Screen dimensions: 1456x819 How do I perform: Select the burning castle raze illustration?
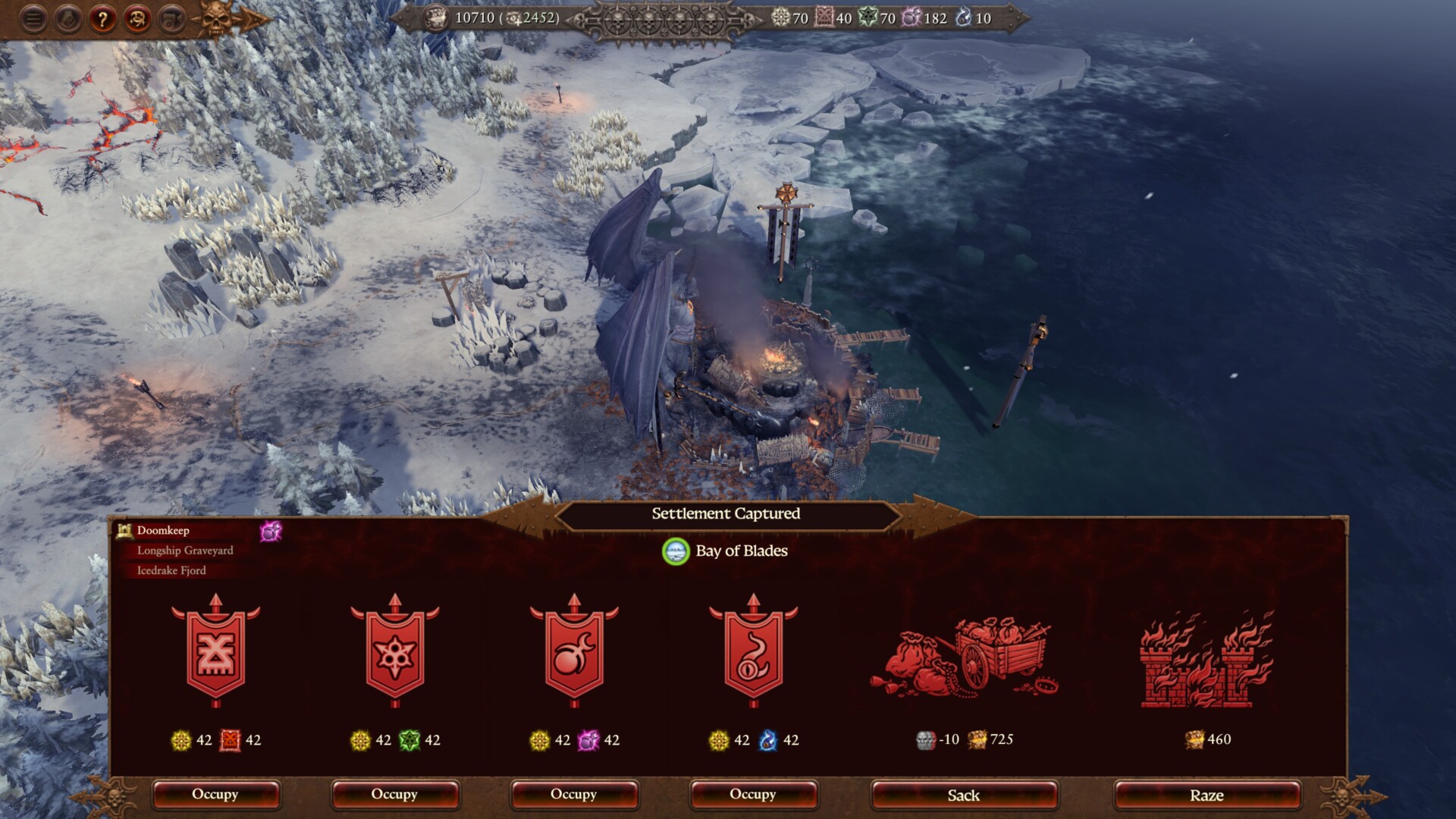coord(1207,660)
